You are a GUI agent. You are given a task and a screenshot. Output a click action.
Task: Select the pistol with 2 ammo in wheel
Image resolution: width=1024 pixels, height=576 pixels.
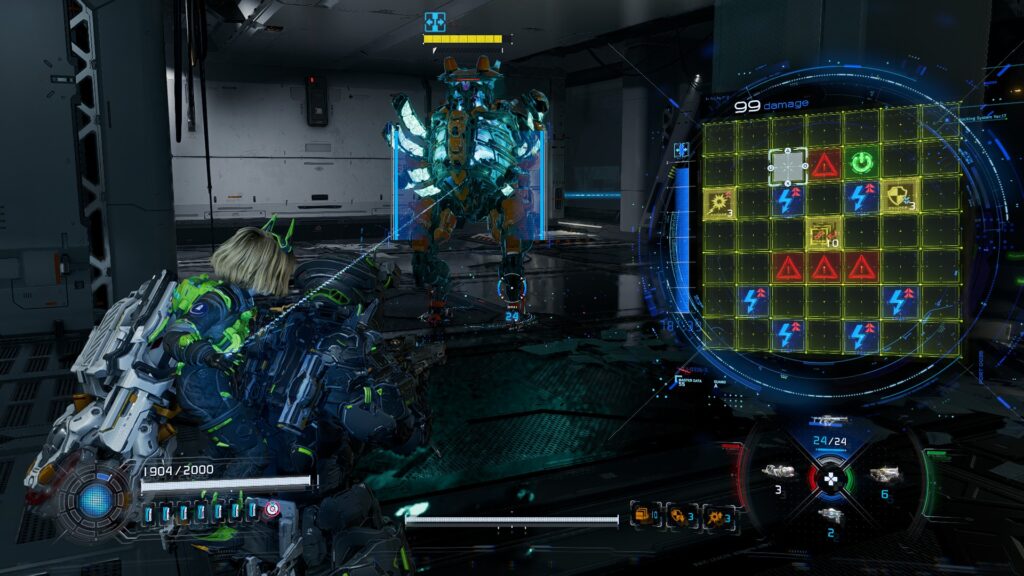830,515
